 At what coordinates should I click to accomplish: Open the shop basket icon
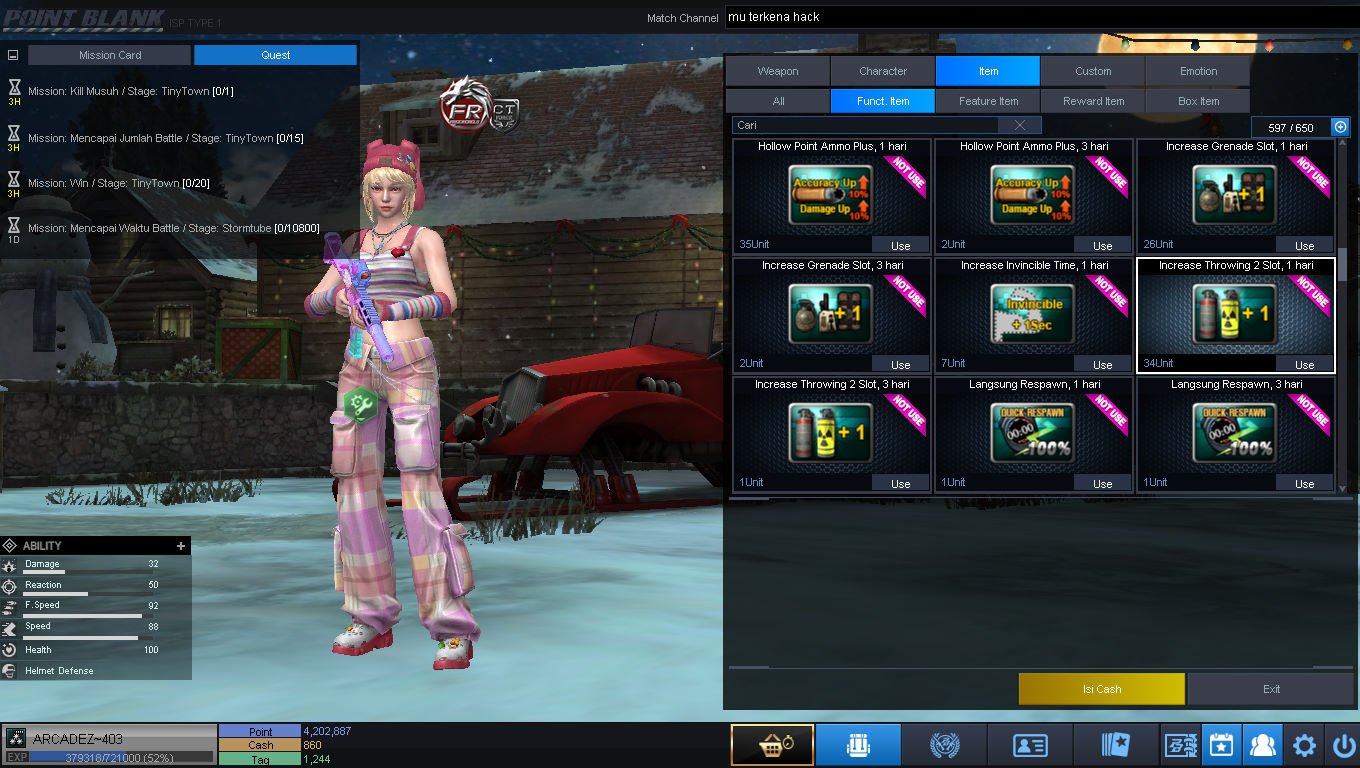click(771, 745)
